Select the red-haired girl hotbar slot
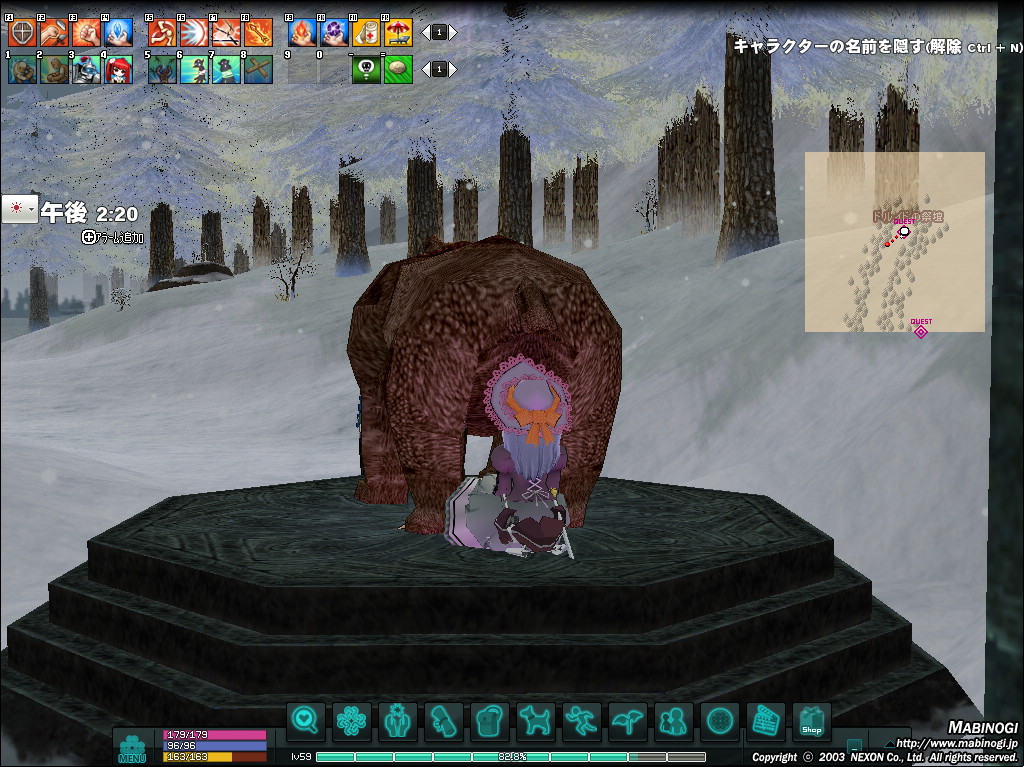1024x767 pixels. tap(118, 69)
